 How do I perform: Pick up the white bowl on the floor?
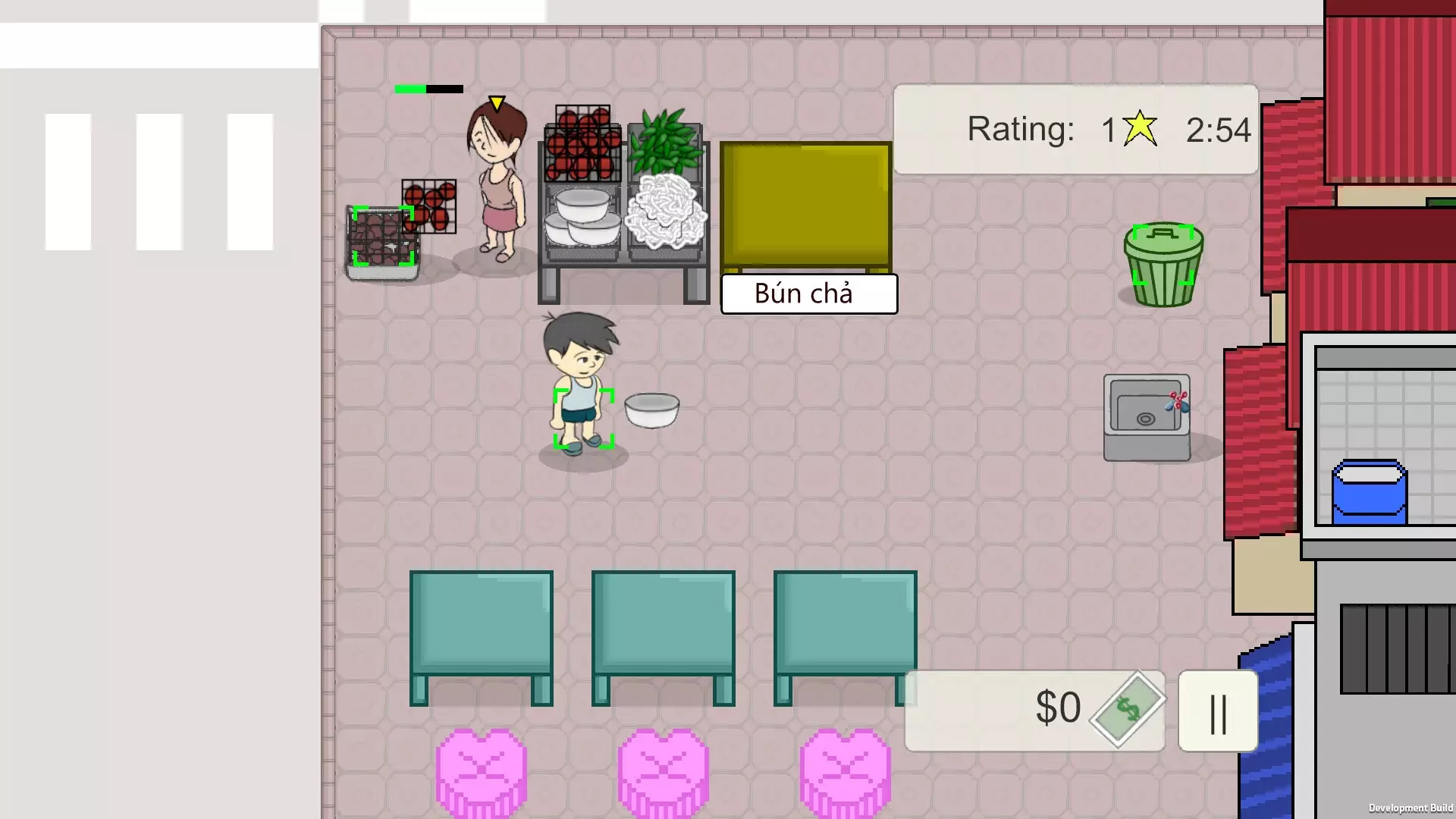tap(651, 409)
